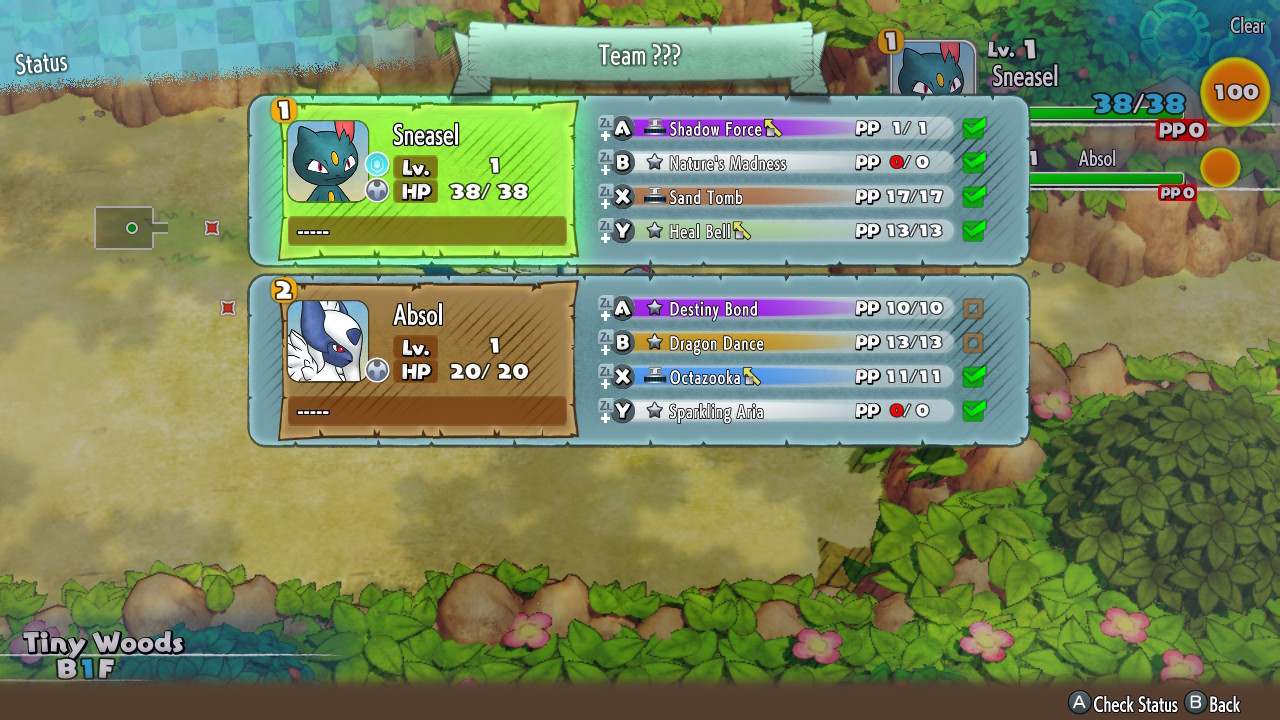Enable the Dragon Dance checkbox
Viewport: 1280px width, 720px height.
973,343
